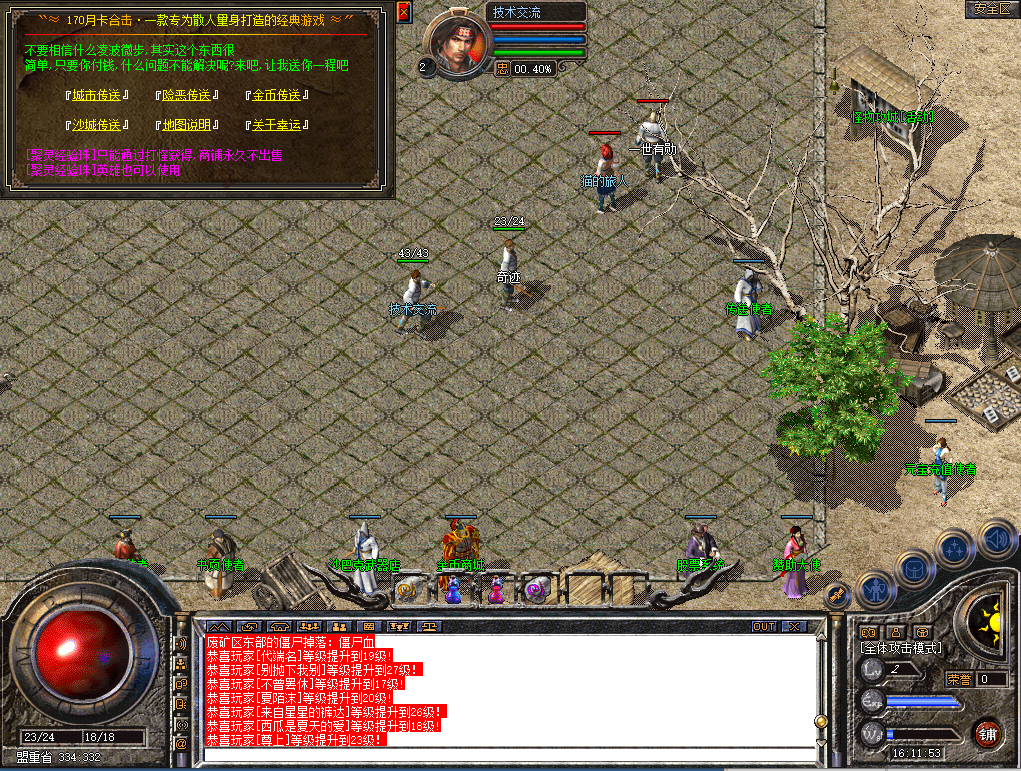Close the NPC dialog with the red X
The height and width of the screenshot is (771, 1021).
pyautogui.click(x=404, y=12)
